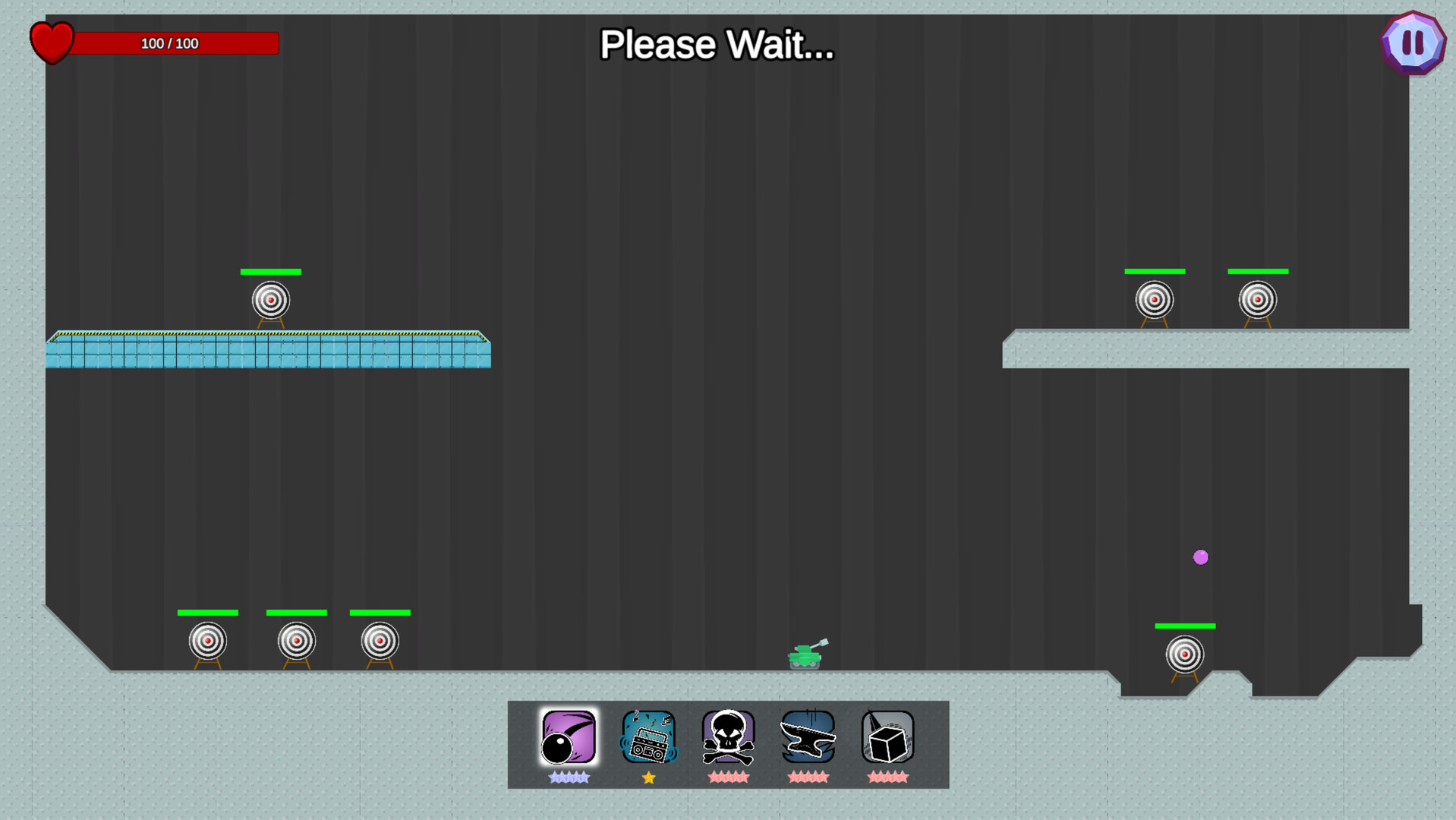
Task: Select the boombox weapon
Action: pos(648,736)
